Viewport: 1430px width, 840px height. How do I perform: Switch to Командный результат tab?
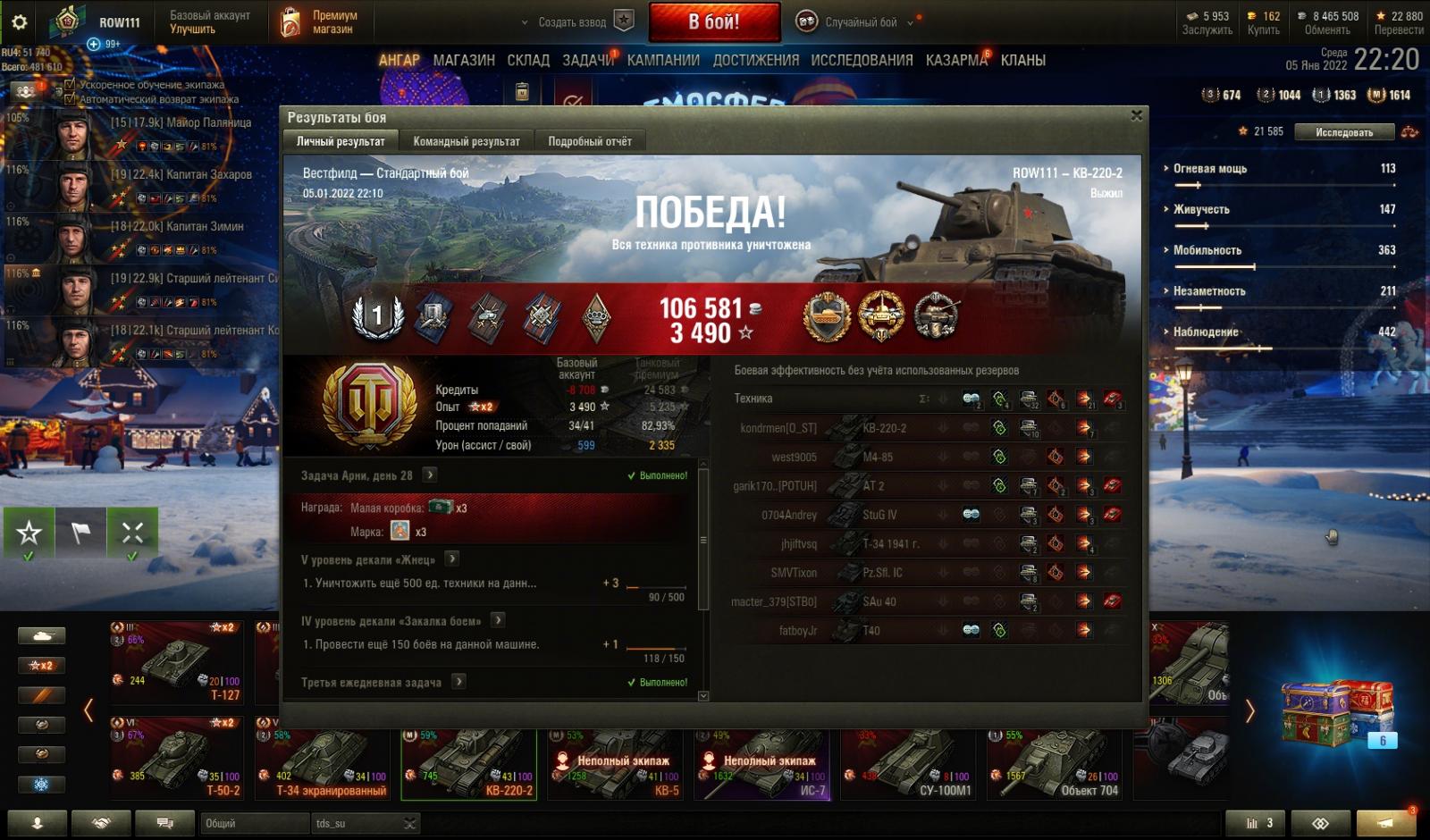pyautogui.click(x=466, y=141)
